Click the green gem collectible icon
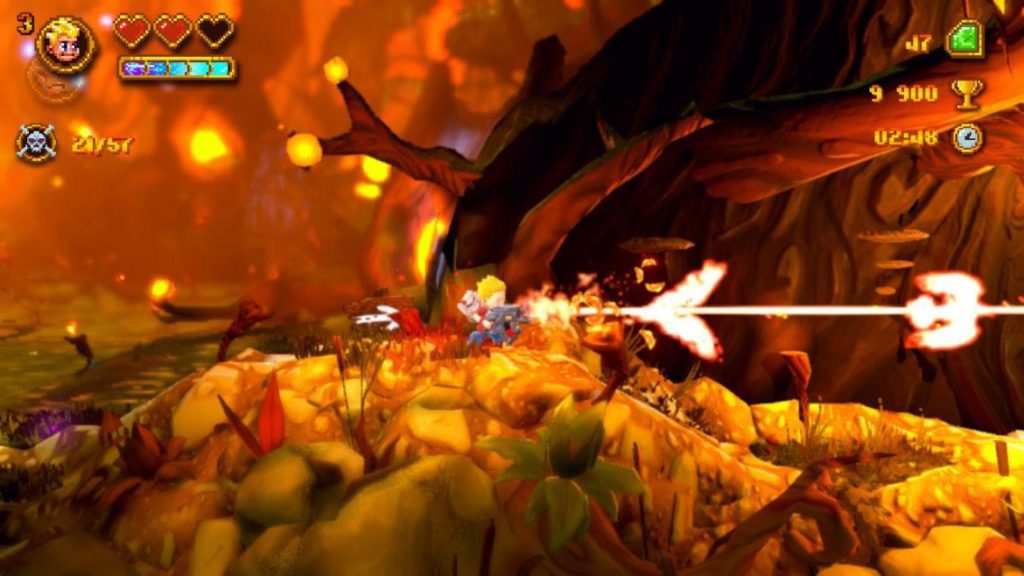The image size is (1024, 576). tap(965, 41)
